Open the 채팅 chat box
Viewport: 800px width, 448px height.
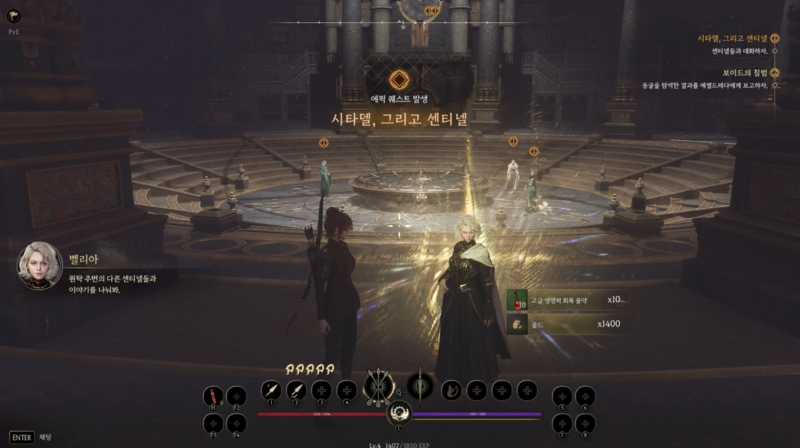point(32,437)
